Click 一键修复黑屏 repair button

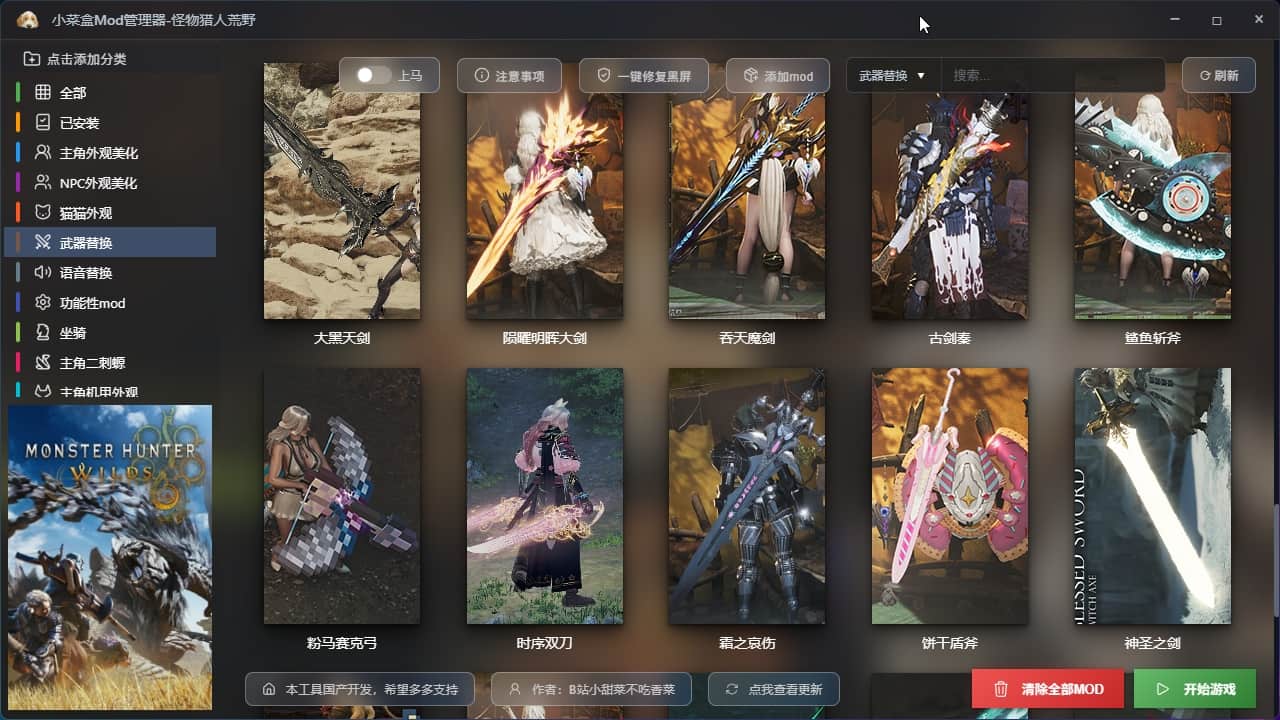[644, 76]
